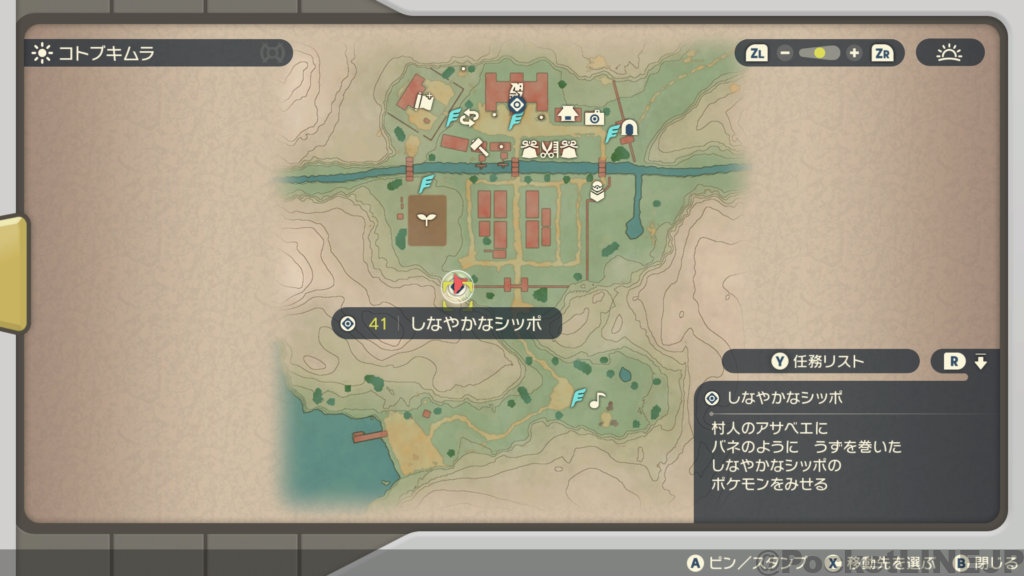Open the しなやかなシッポ request details panel
This screenshot has height=576, width=1024.
tap(845, 441)
